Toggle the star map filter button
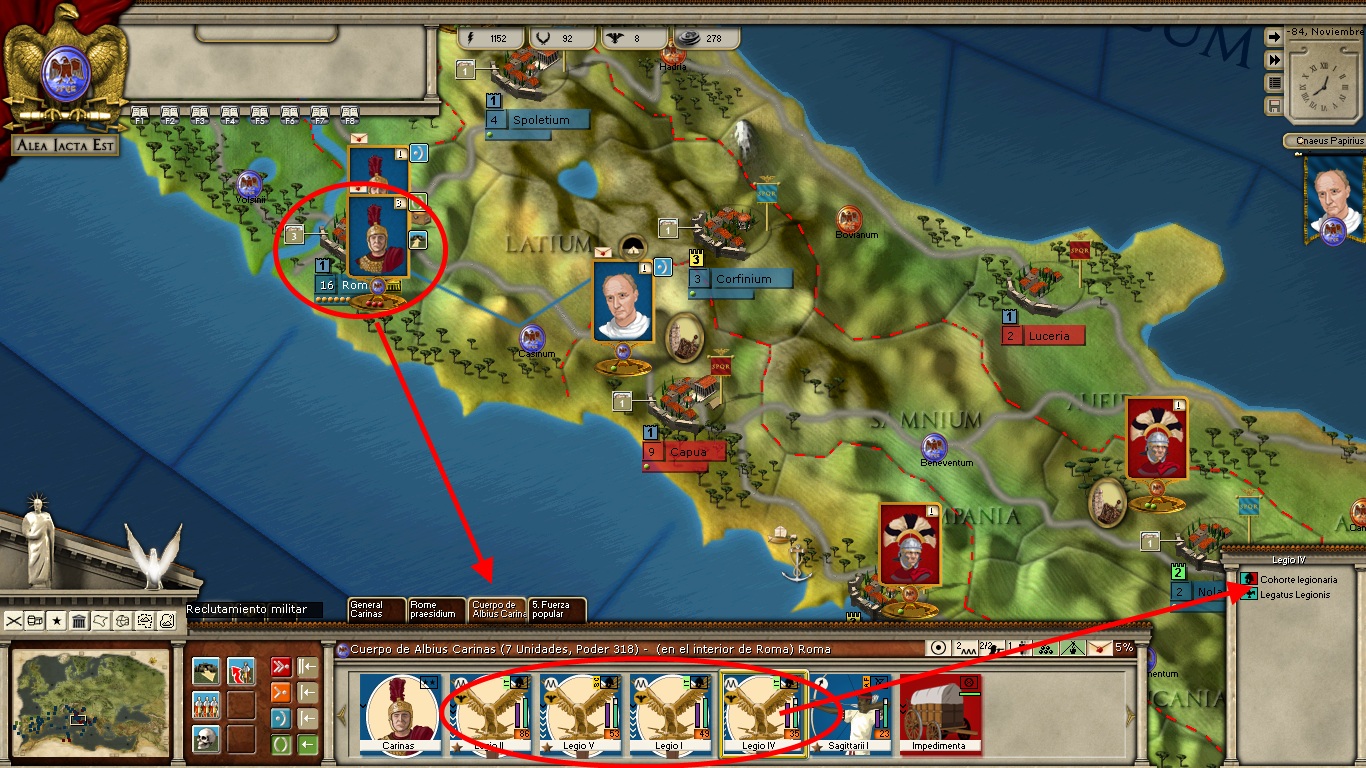This screenshot has height=768, width=1366. tap(57, 621)
